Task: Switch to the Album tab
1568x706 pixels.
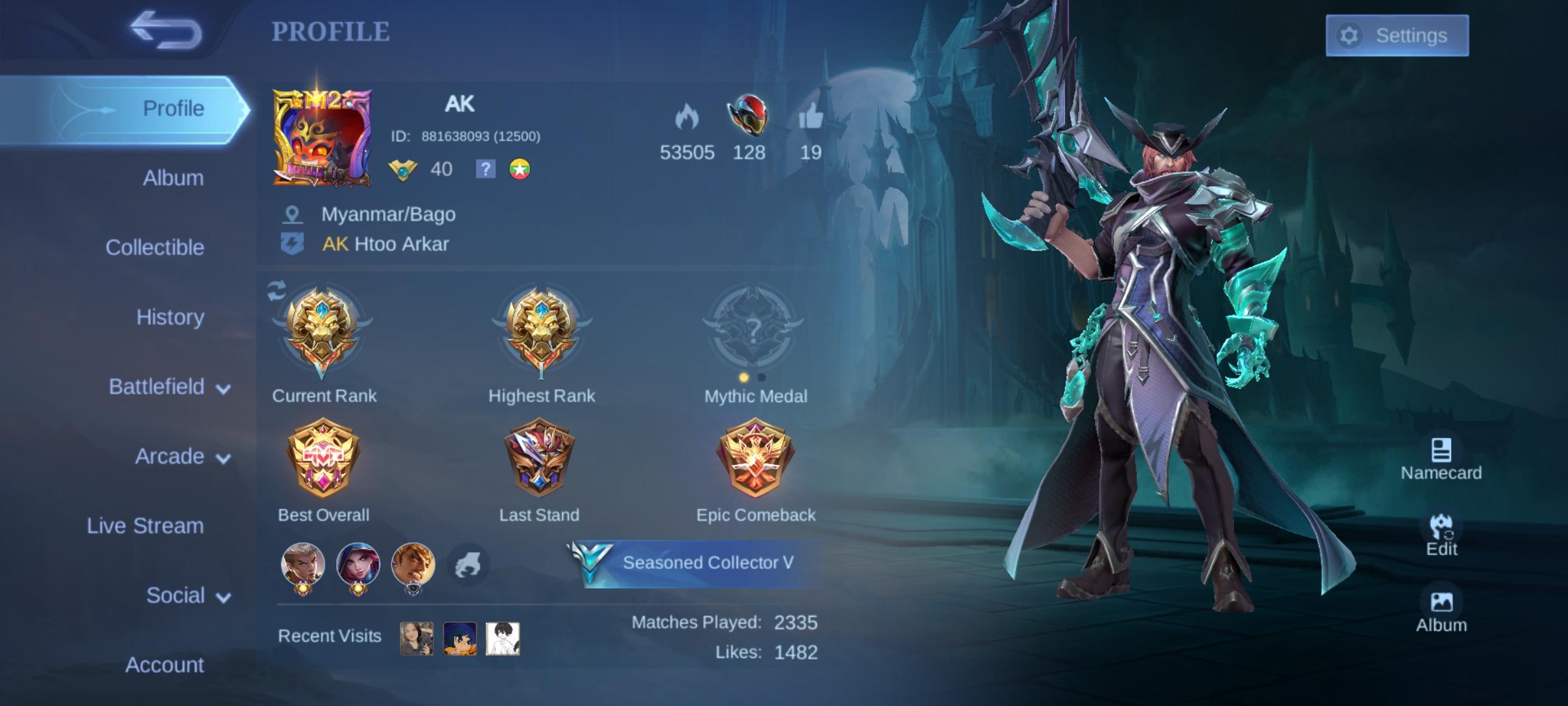Action: point(172,178)
